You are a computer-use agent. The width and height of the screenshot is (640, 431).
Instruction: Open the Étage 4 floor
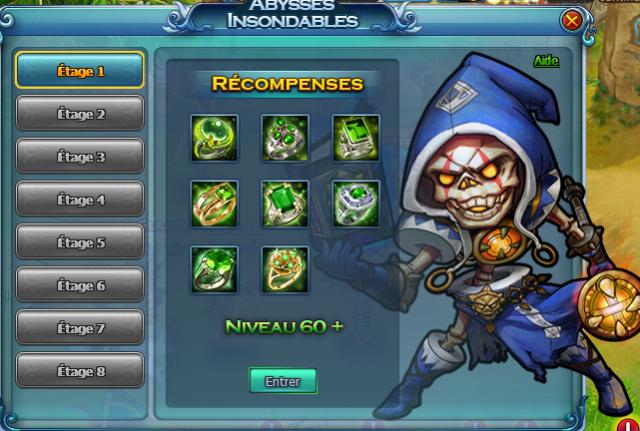pos(80,200)
